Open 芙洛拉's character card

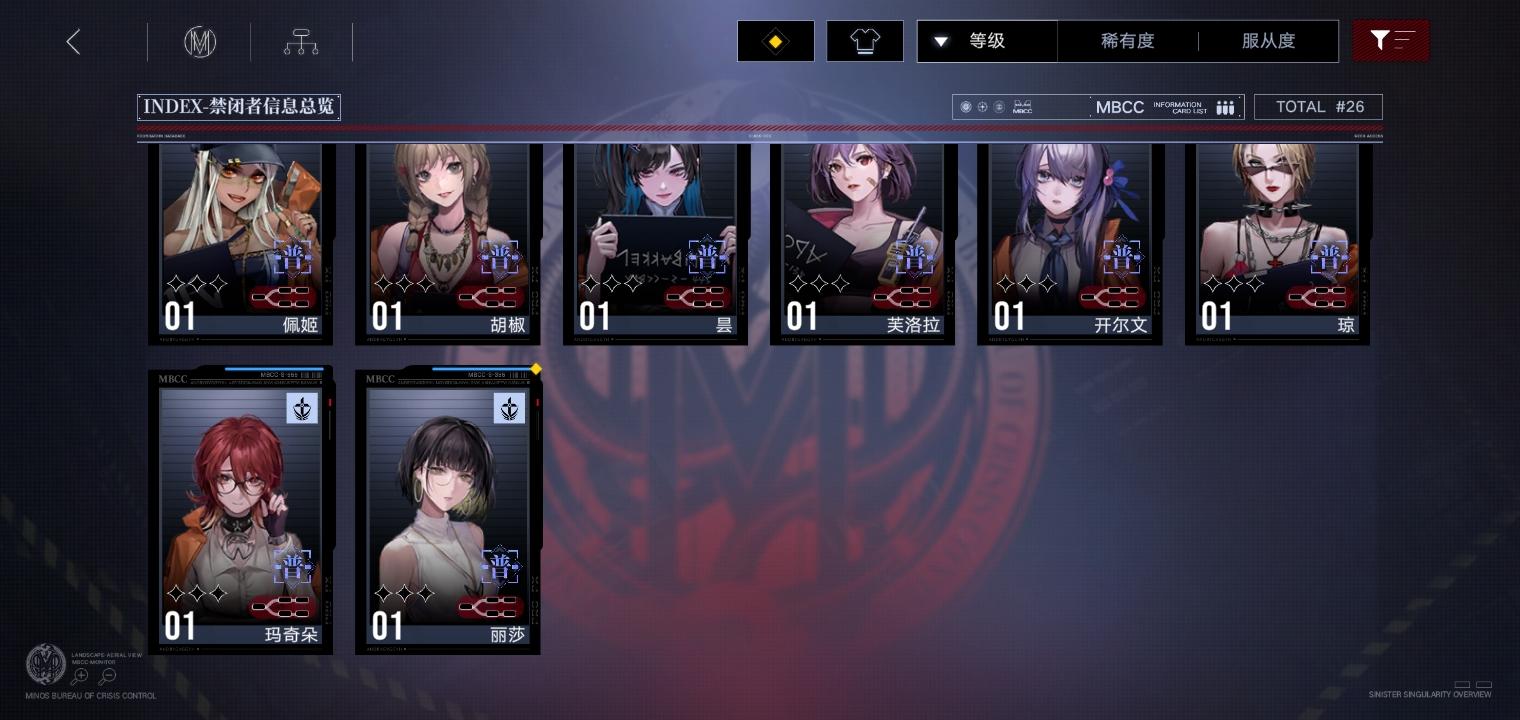click(x=862, y=240)
